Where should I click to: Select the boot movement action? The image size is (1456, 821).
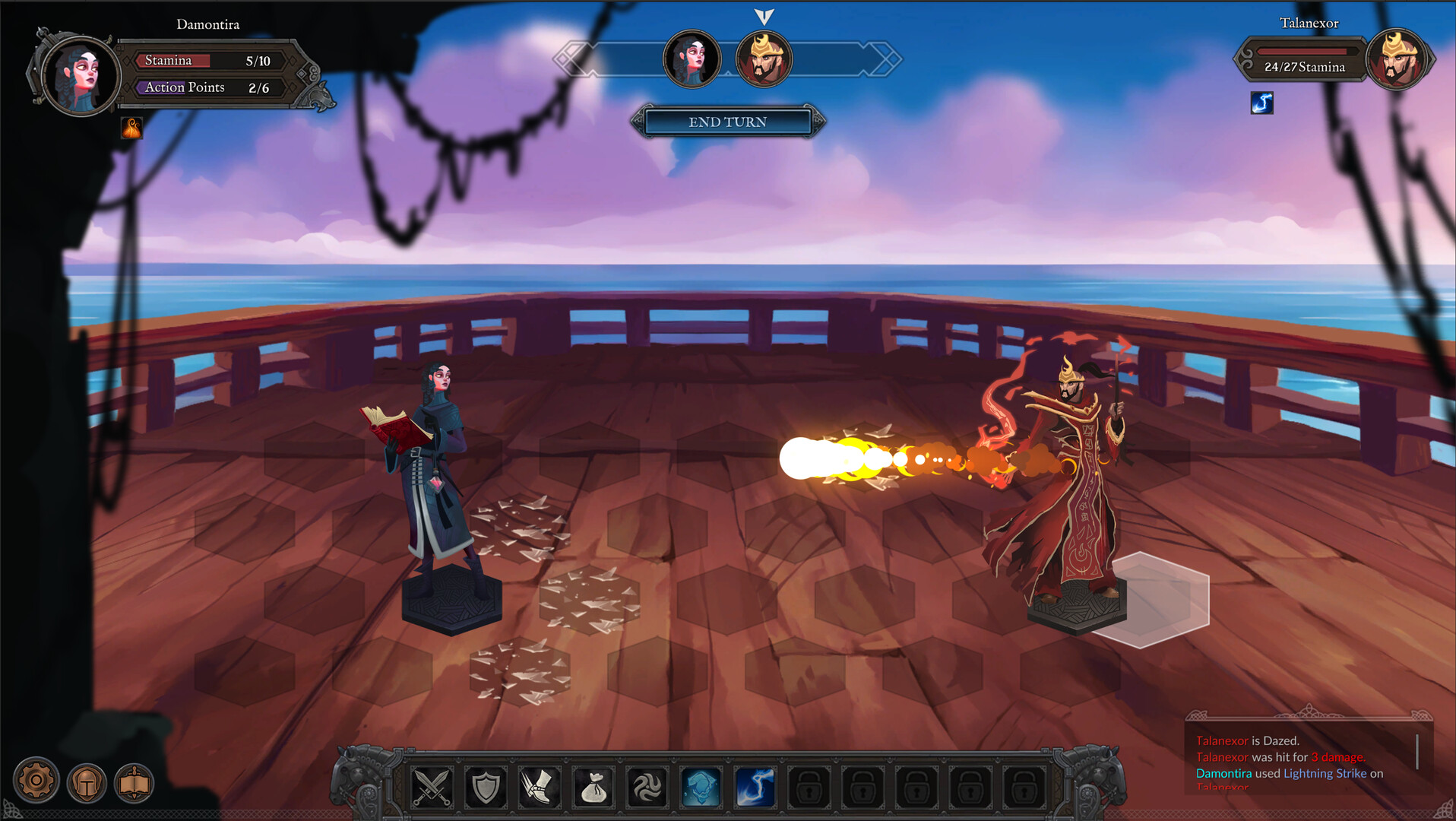(540, 788)
